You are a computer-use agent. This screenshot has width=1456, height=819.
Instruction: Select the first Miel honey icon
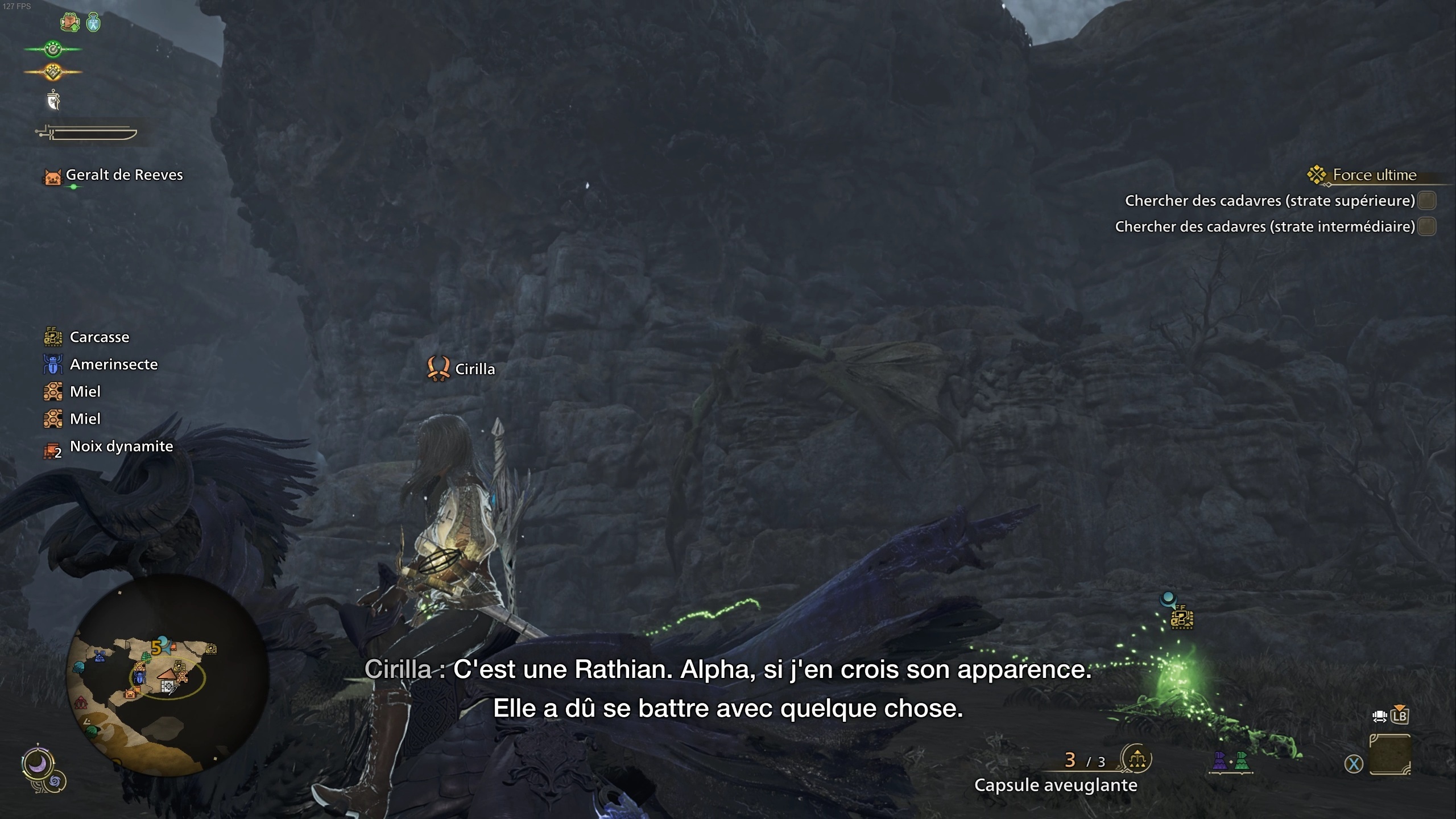[x=52, y=391]
